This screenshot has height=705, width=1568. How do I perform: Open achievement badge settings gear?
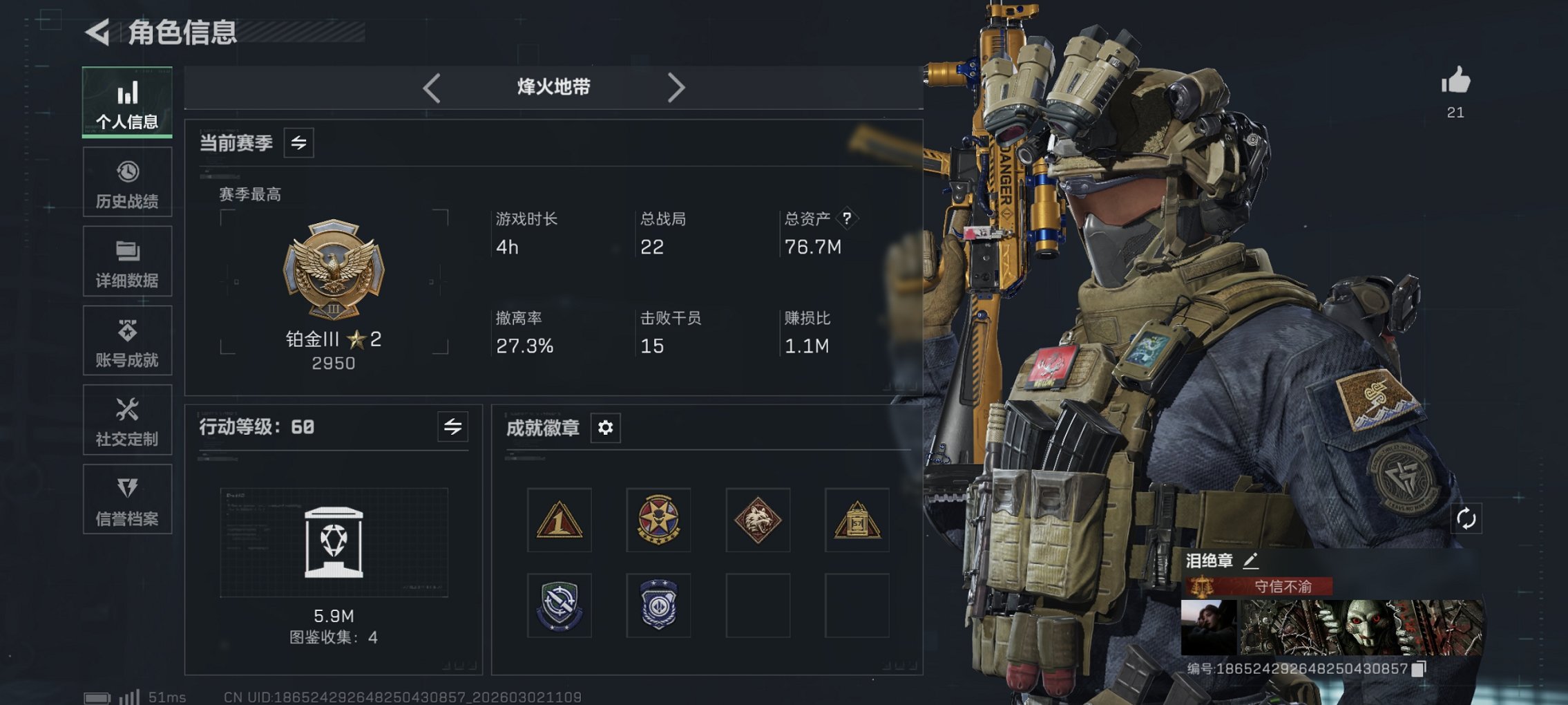click(606, 428)
